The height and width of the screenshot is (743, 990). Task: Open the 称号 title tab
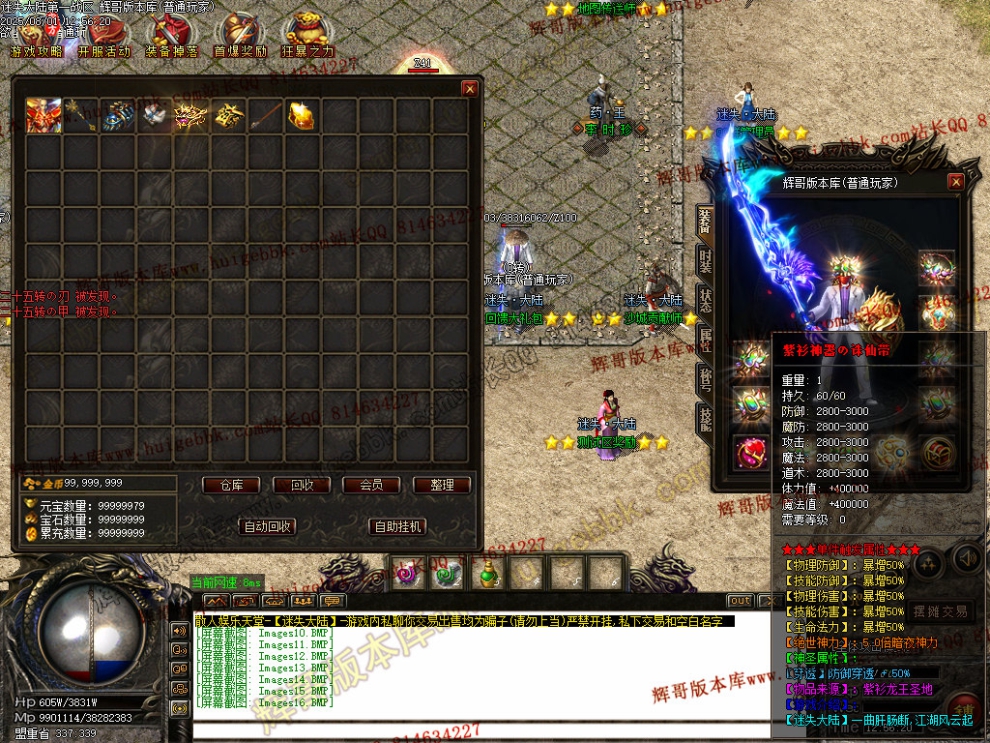705,378
